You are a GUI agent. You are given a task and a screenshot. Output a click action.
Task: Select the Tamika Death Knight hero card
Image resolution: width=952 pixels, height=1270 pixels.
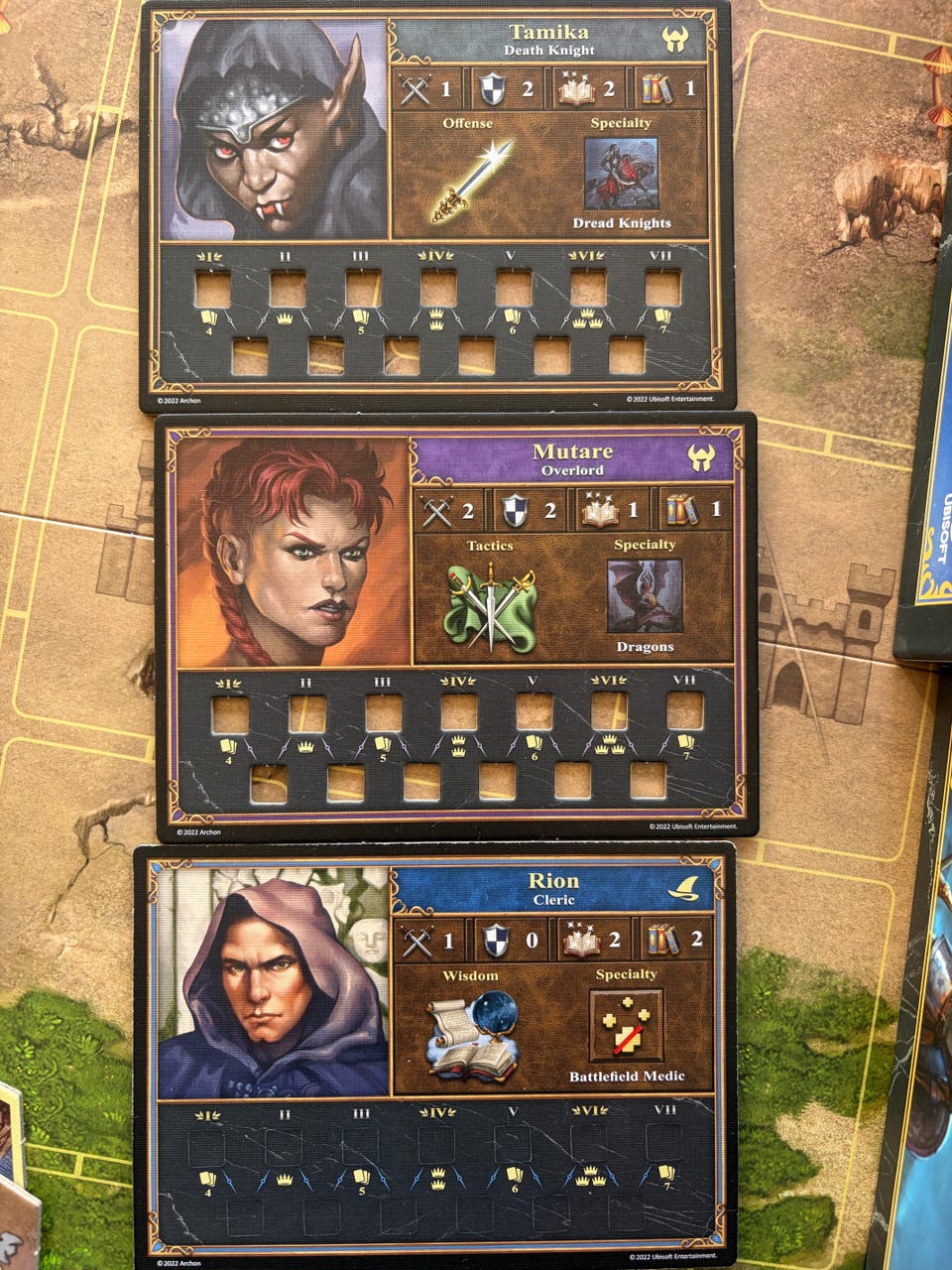pyautogui.click(x=436, y=203)
